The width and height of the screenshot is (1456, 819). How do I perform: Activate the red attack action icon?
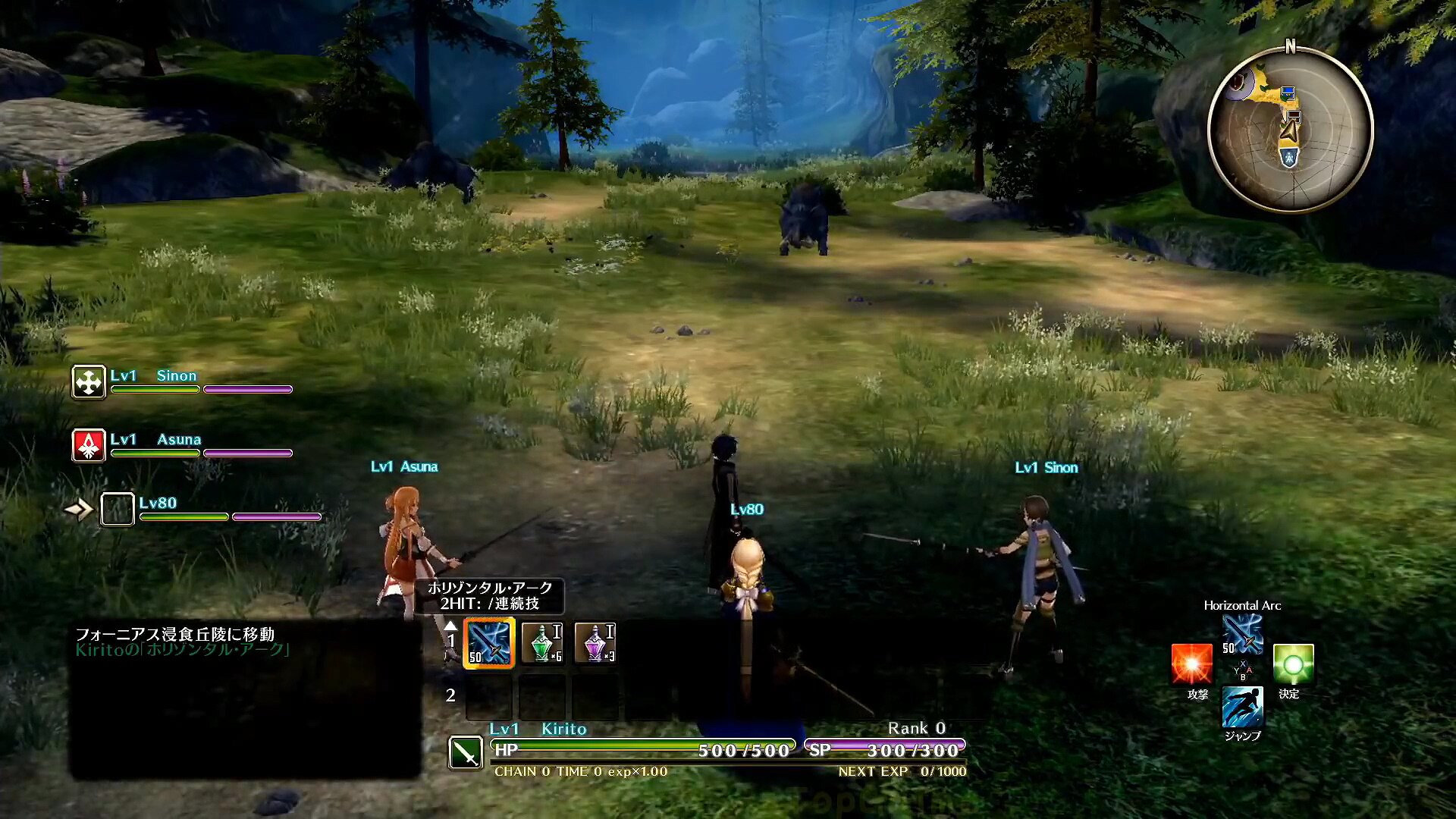[1191, 664]
